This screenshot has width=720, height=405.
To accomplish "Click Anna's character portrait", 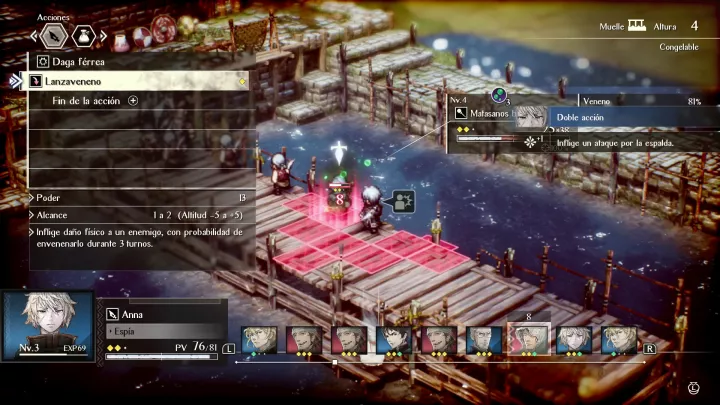I will pyautogui.click(x=48, y=325).
